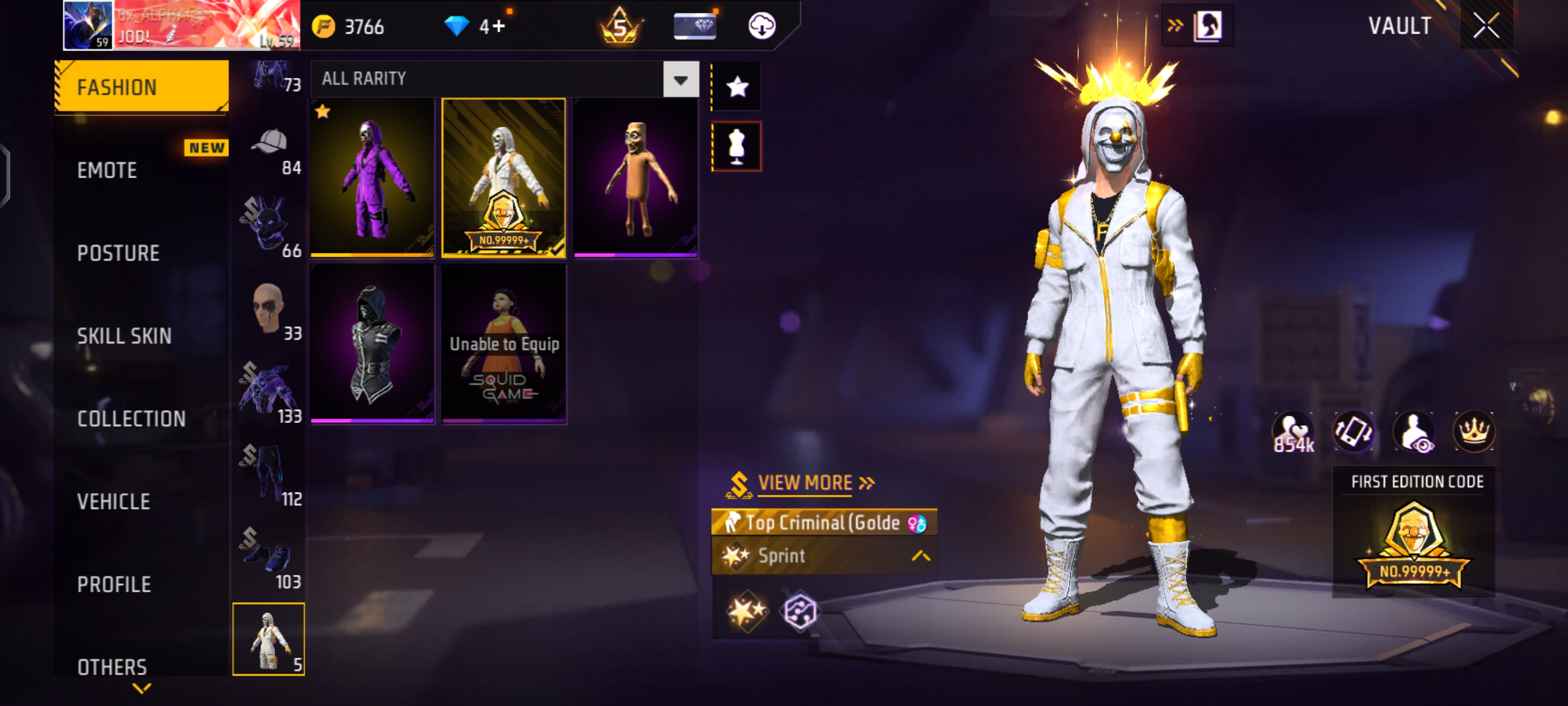Open the mannequin outfit preset button
The image size is (1568, 706).
[736, 146]
